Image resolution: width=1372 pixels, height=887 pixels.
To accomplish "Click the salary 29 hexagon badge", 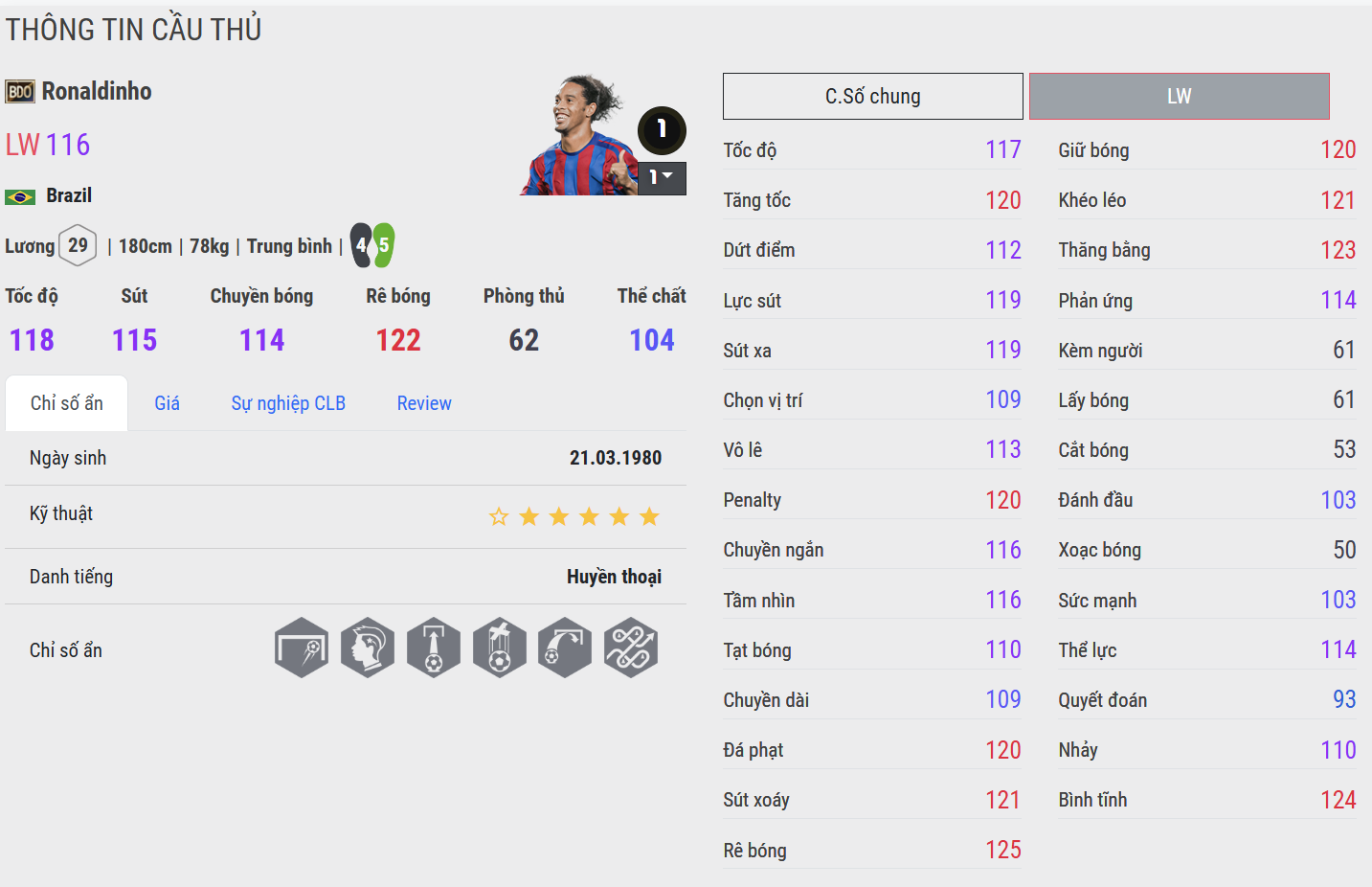I will coord(78,245).
